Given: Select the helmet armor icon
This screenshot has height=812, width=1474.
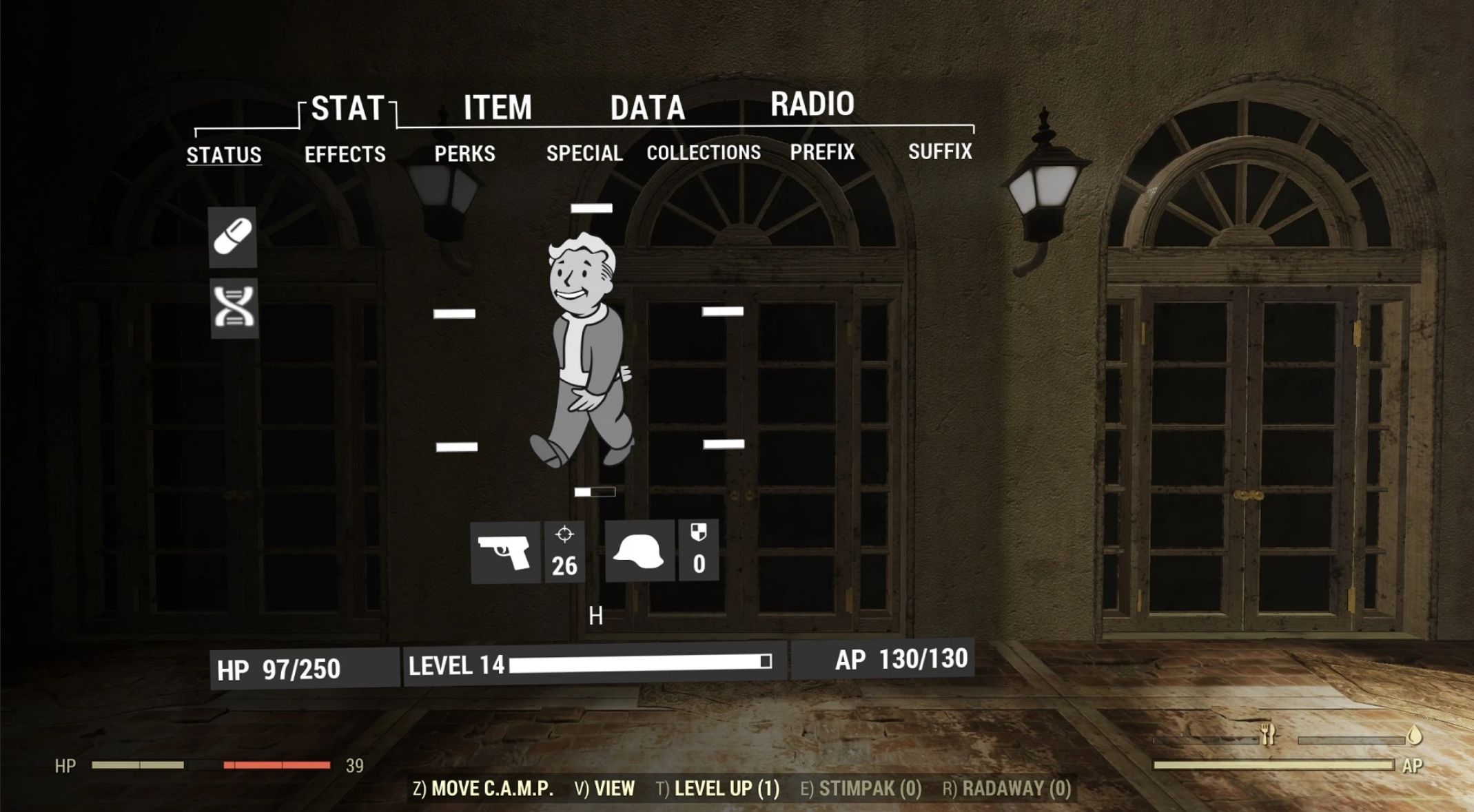Looking at the screenshot, I should pos(639,551).
